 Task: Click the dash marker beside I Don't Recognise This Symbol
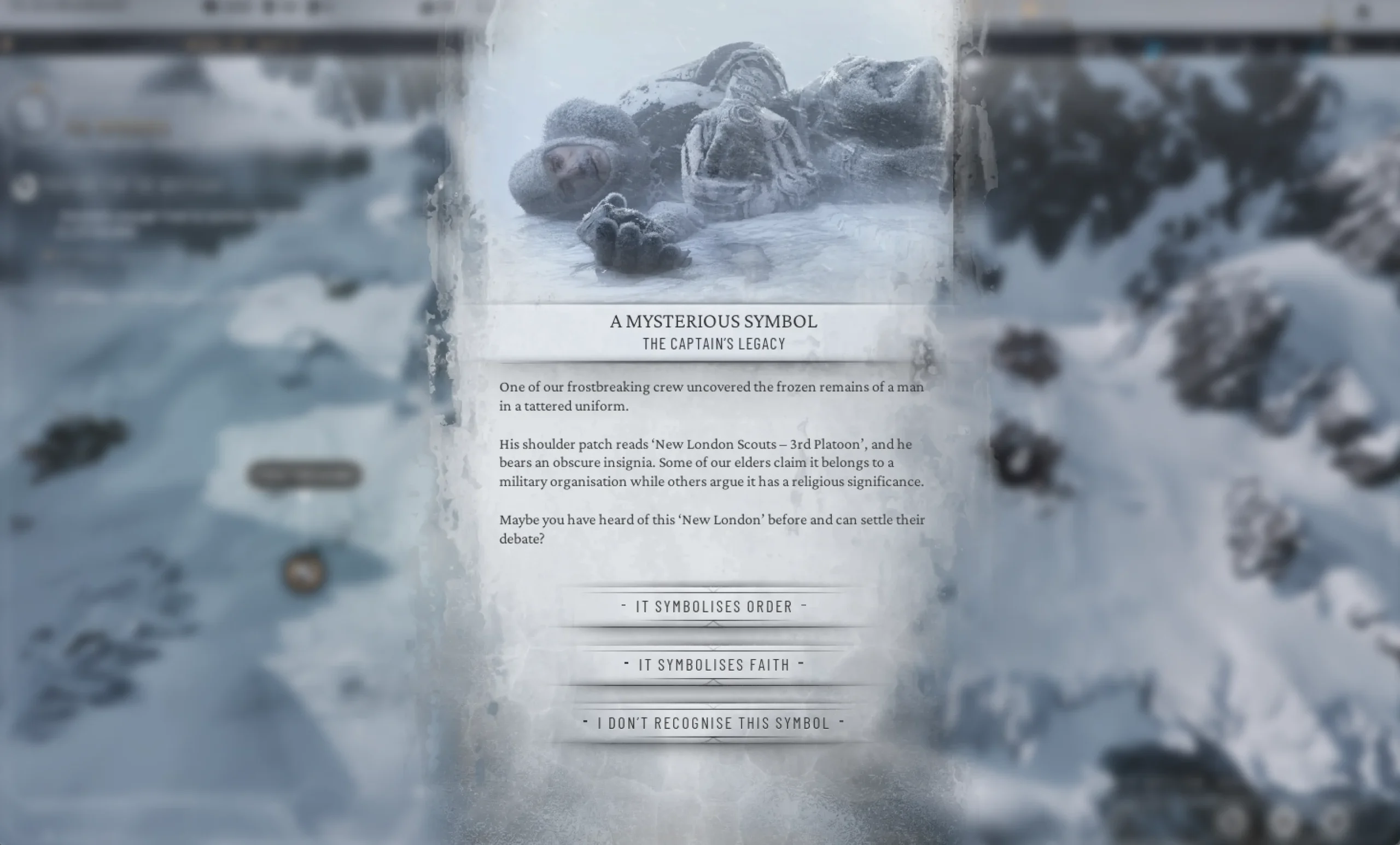(585, 722)
